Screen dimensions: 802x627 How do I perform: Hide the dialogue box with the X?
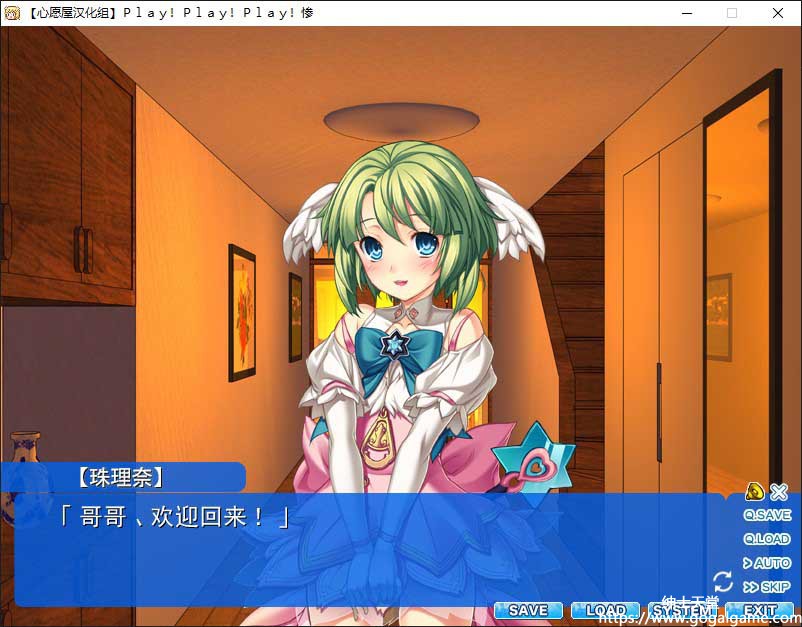[779, 491]
